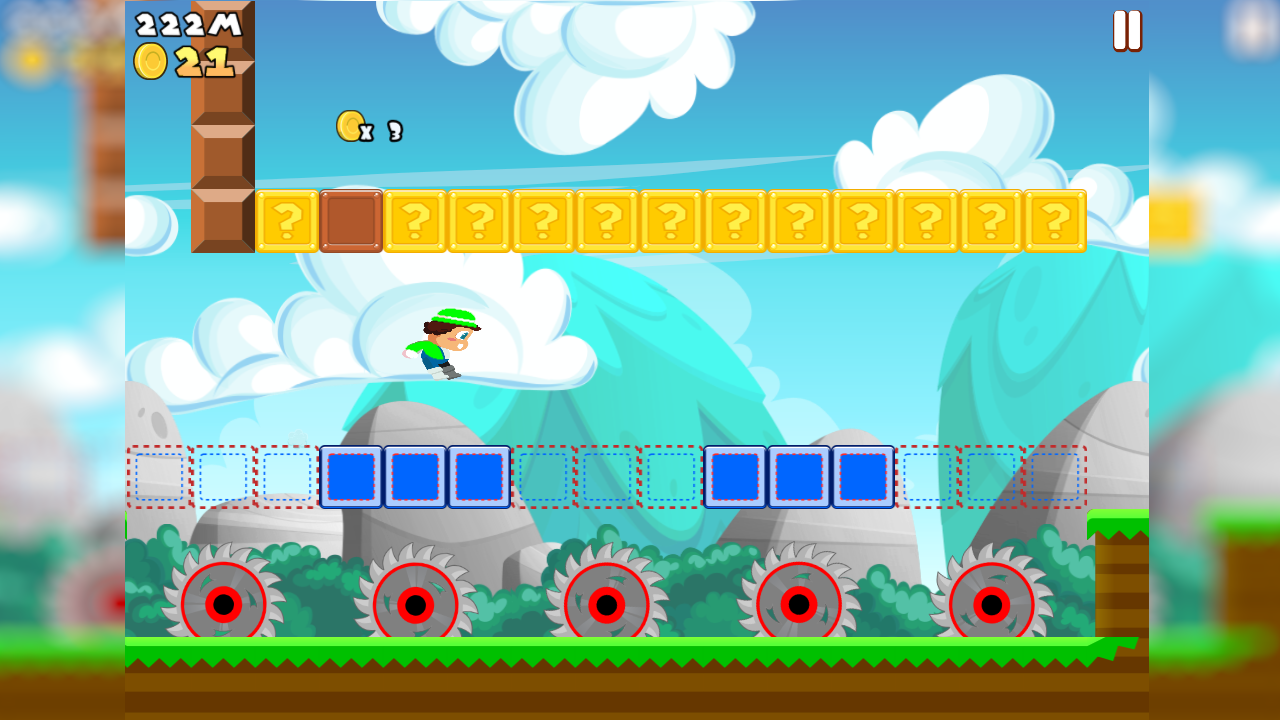Image resolution: width=1280 pixels, height=720 pixels.
Task: Click the brown used block in the block row
Action: 350,222
